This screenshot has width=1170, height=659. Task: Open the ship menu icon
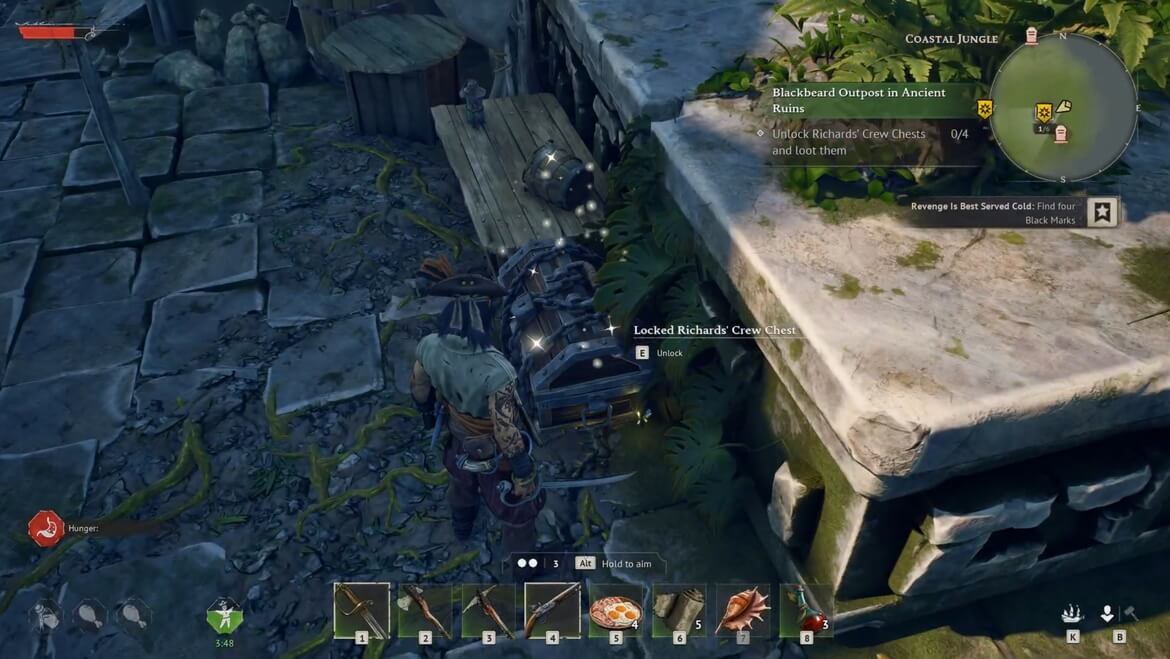tap(1073, 614)
